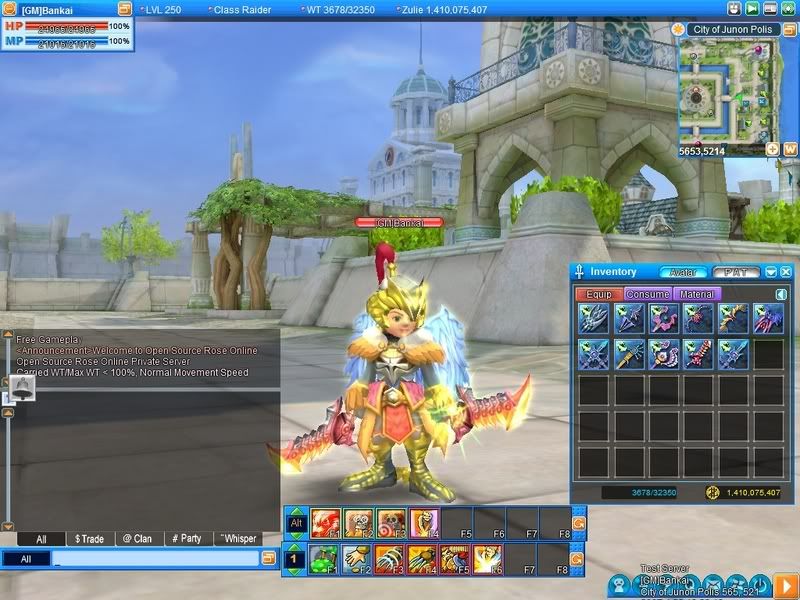Open the world map with W button

coord(789,149)
